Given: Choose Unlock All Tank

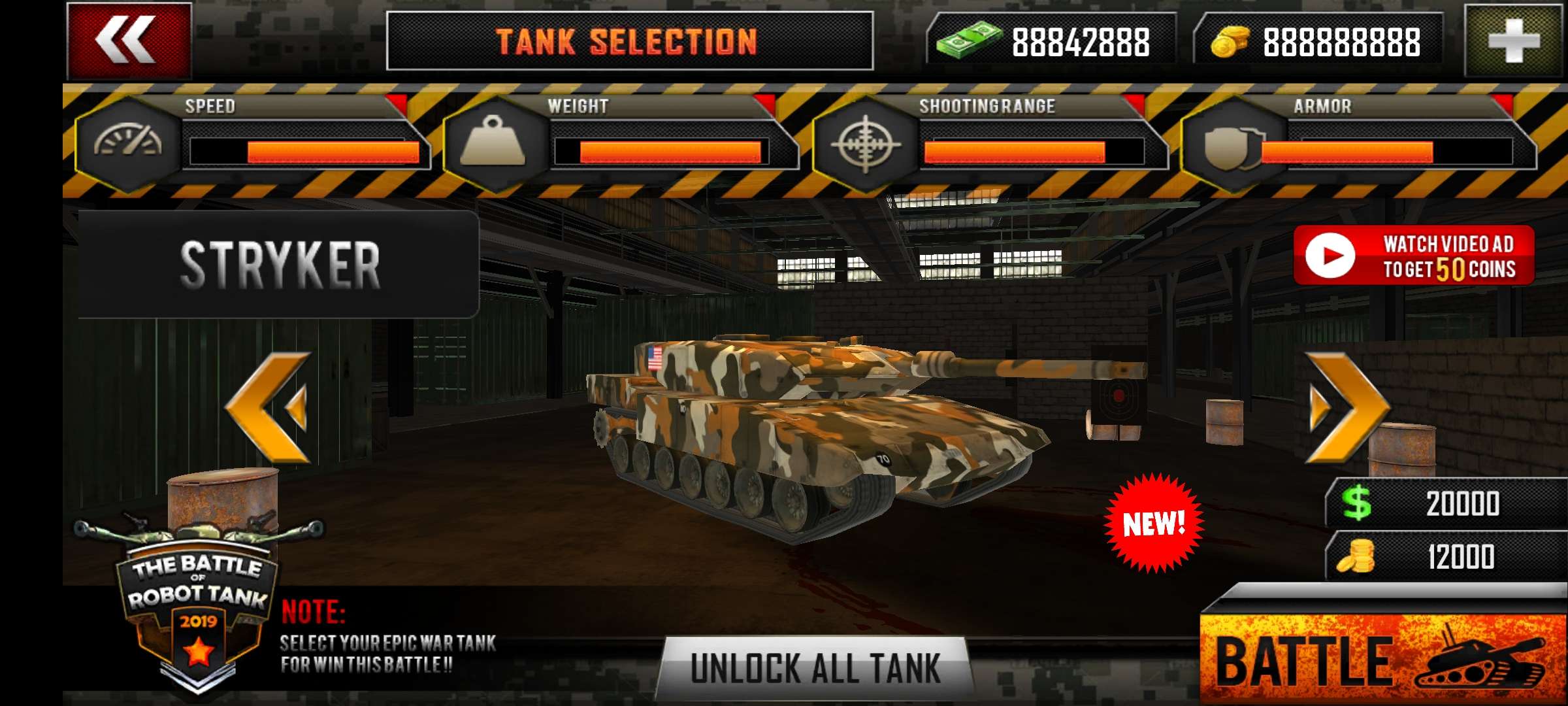Looking at the screenshot, I should [815, 668].
